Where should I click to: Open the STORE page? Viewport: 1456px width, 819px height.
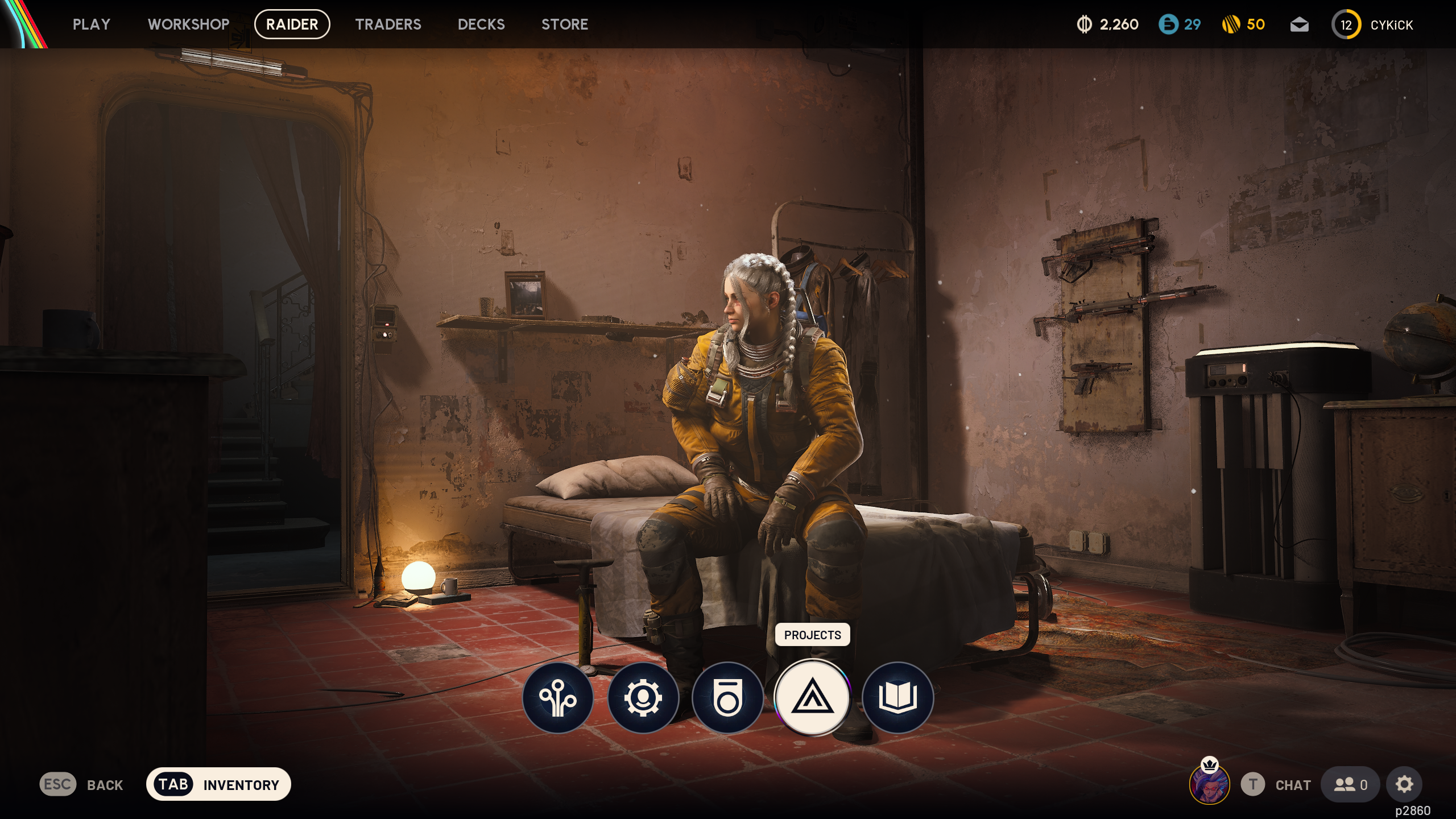tap(565, 24)
